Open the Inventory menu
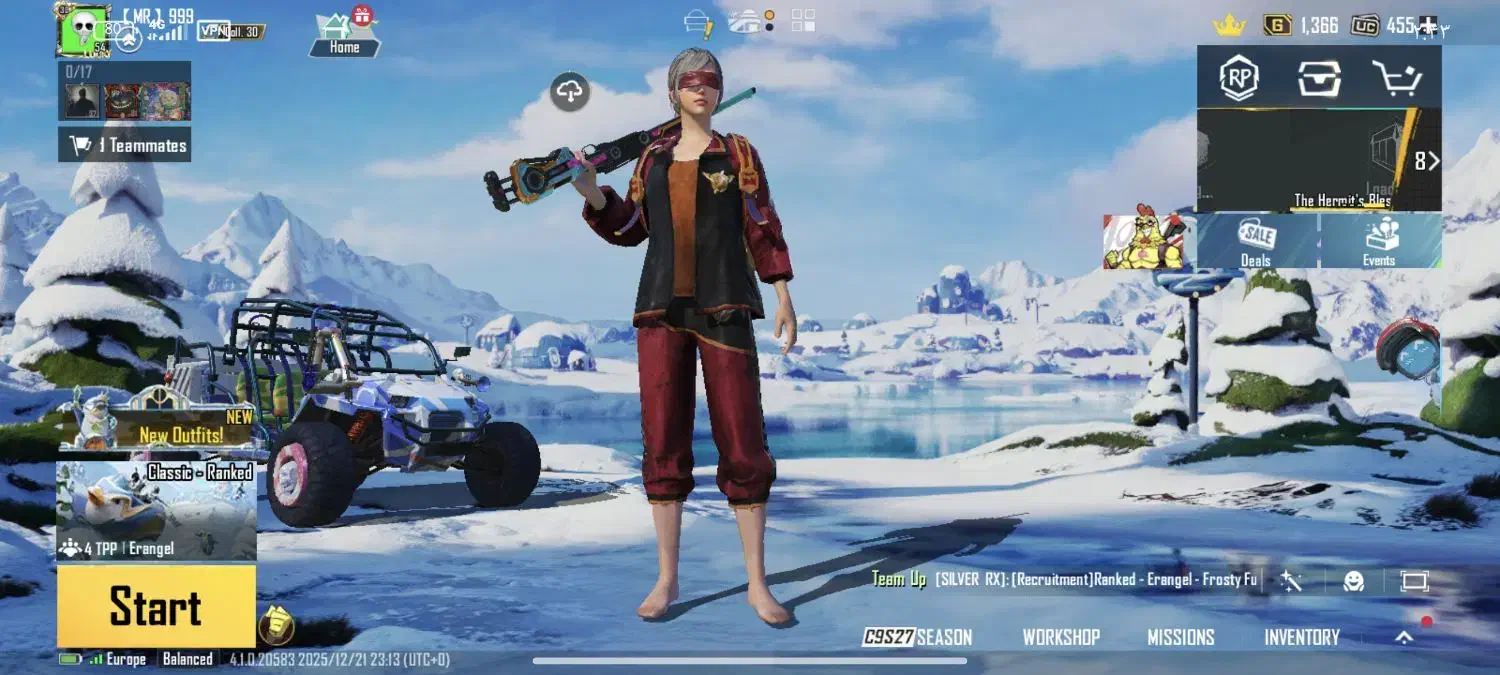This screenshot has height=675, width=1500. 1301,637
